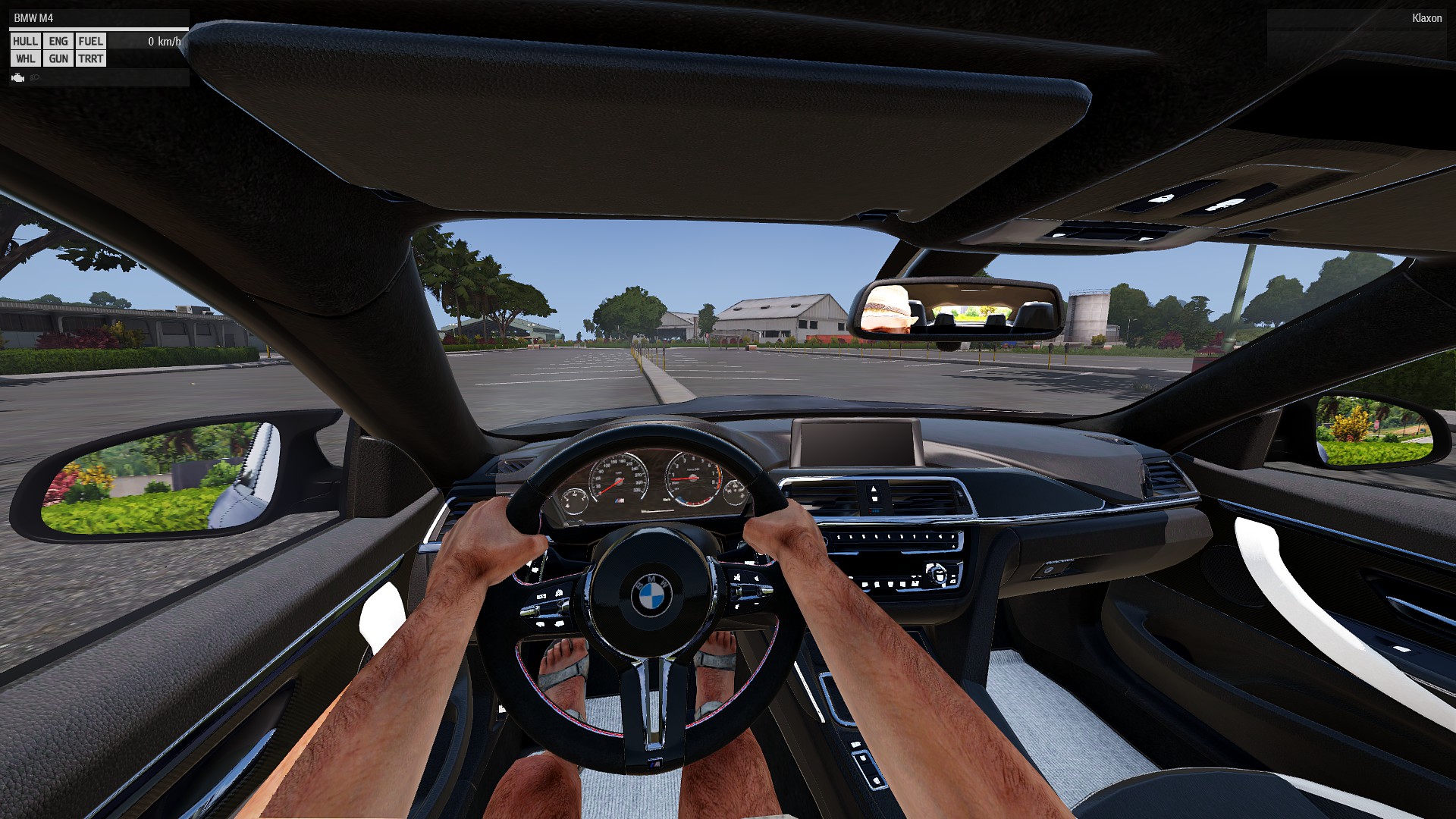Select the WHL wheel status box
This screenshot has width=1456, height=819.
pyautogui.click(x=25, y=59)
